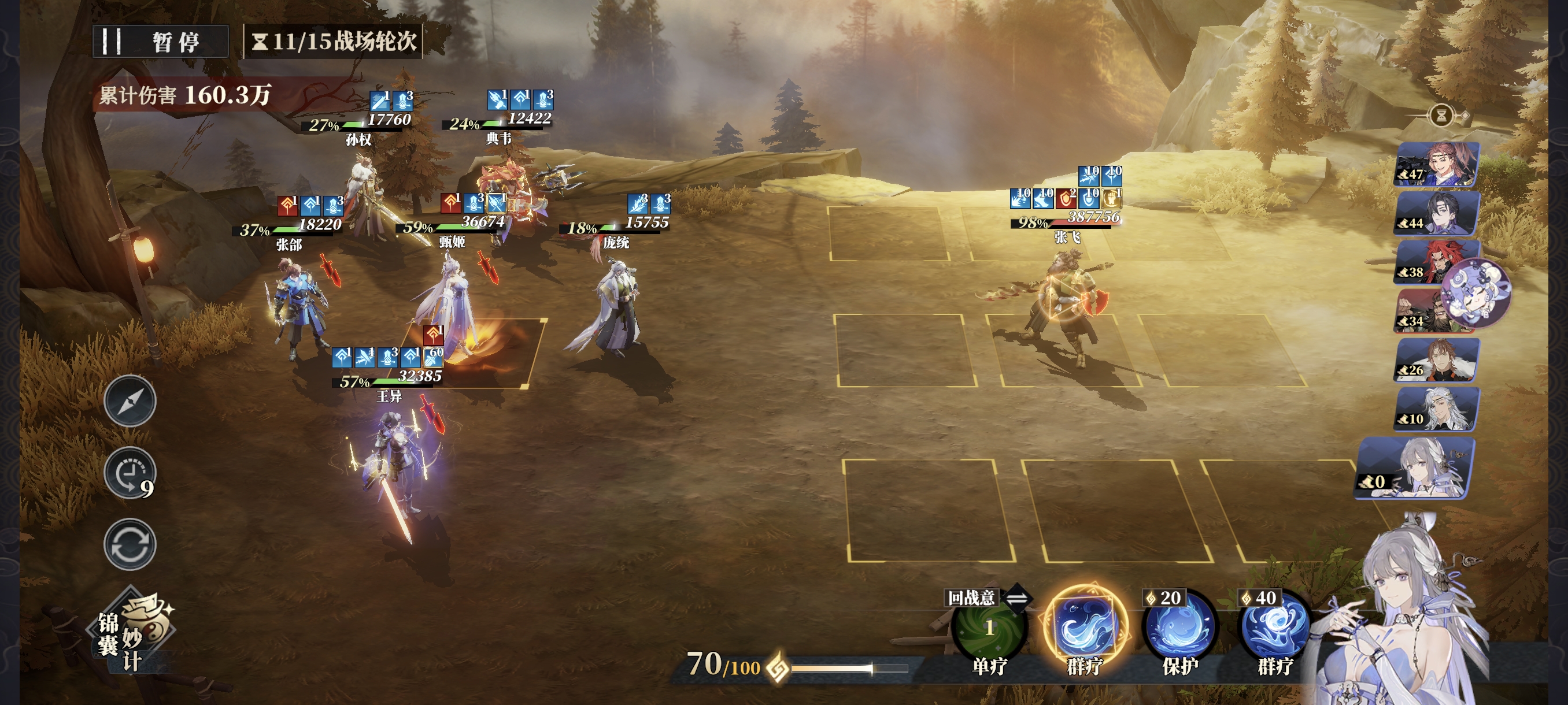Image resolution: width=1568 pixels, height=705 pixels.
Task: Choose the turn-order portrait marked 26
Action: (x=1437, y=359)
